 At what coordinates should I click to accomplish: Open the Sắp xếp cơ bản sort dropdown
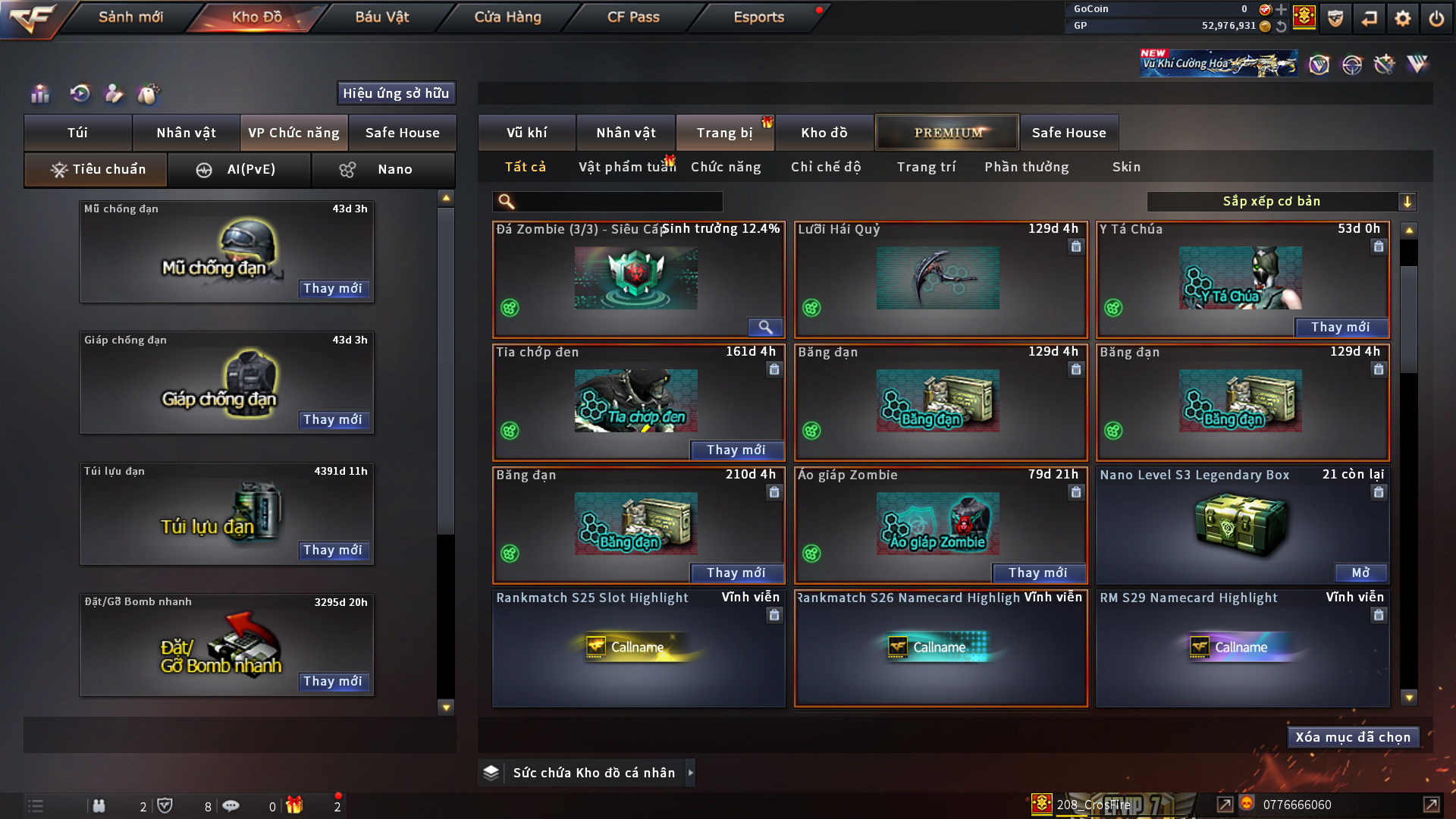click(x=1282, y=202)
